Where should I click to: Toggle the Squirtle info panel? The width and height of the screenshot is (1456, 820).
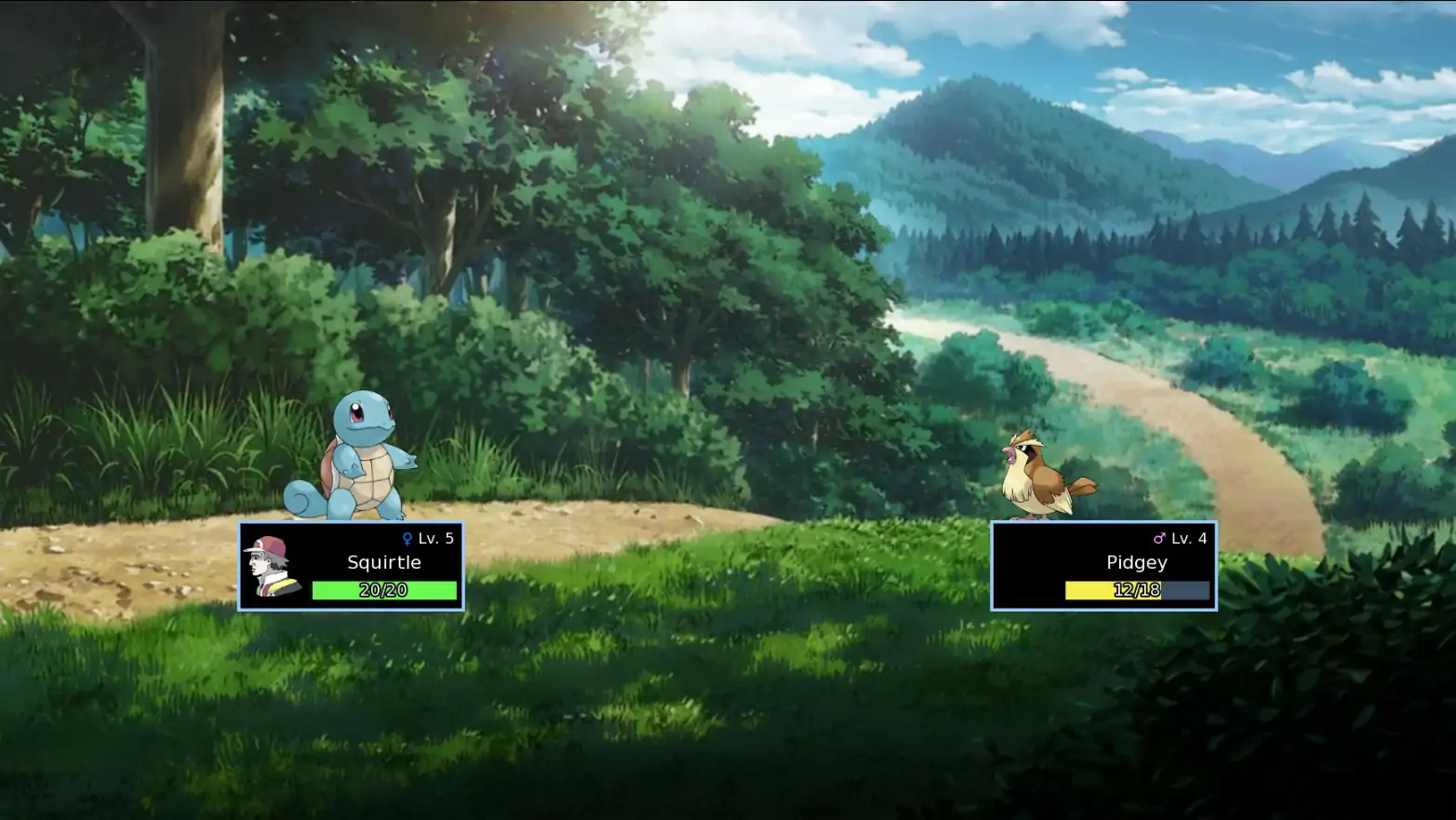click(353, 566)
